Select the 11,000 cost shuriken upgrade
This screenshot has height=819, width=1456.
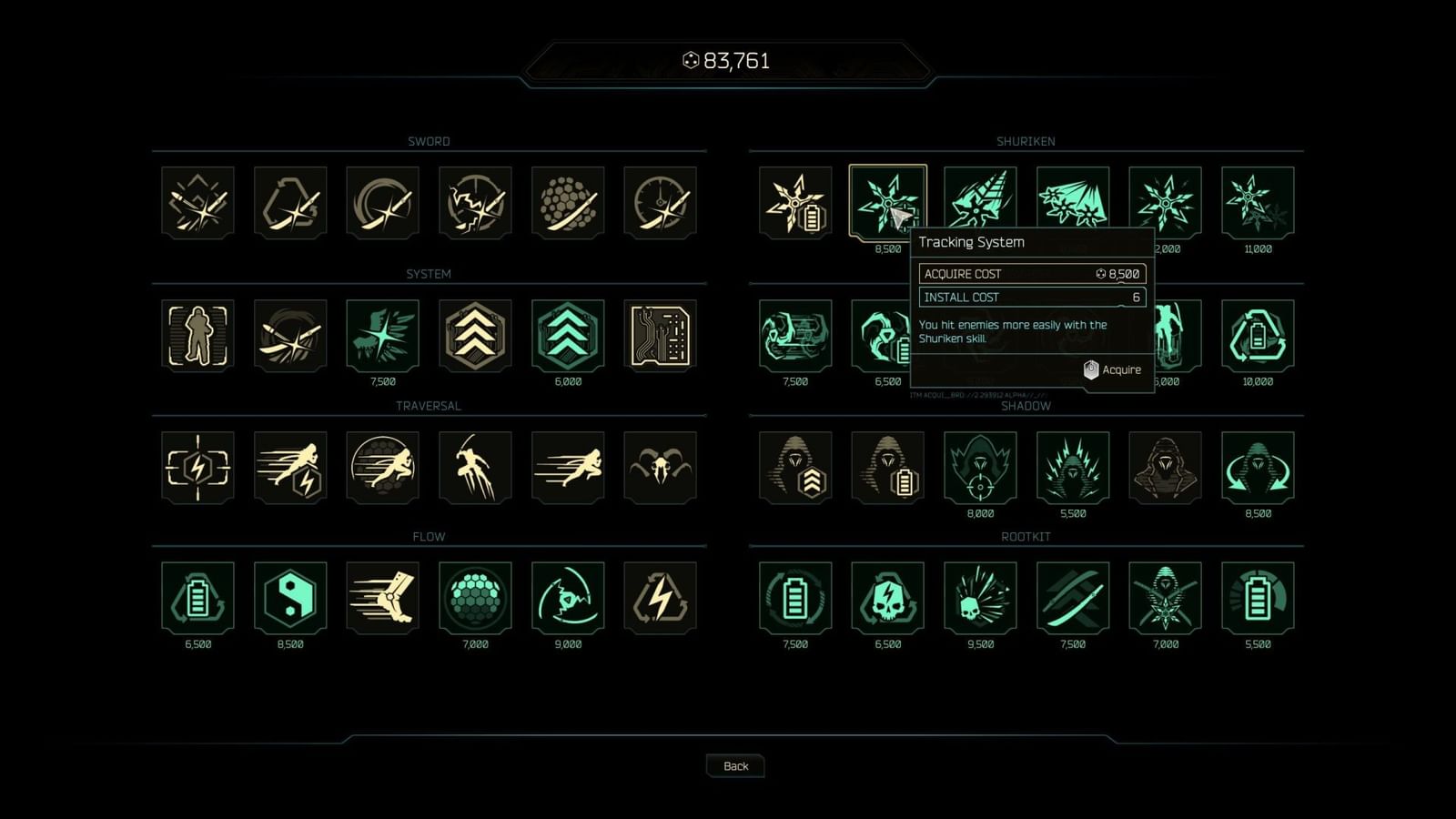(x=1259, y=202)
